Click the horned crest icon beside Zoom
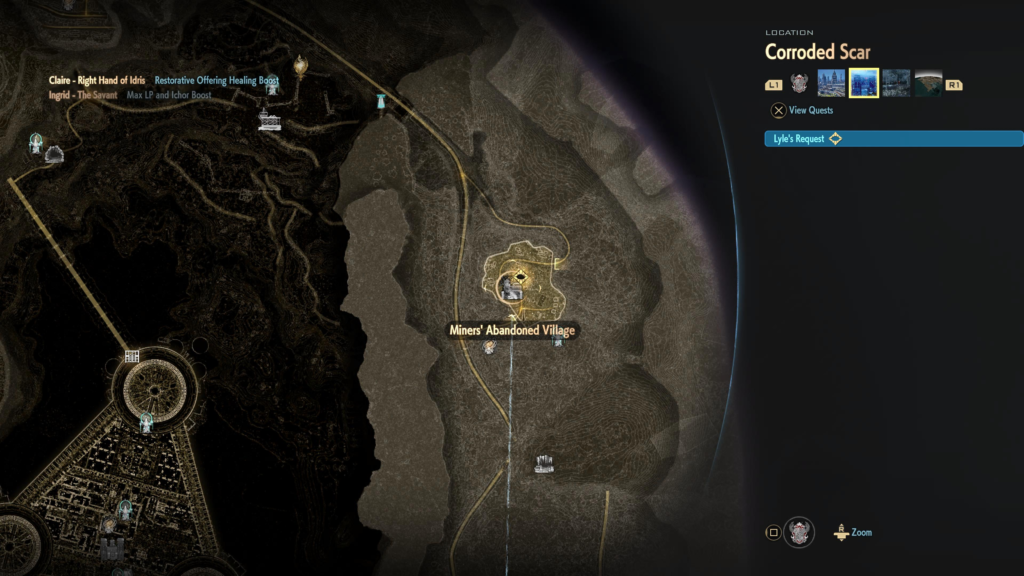1024x576 pixels. click(x=799, y=532)
